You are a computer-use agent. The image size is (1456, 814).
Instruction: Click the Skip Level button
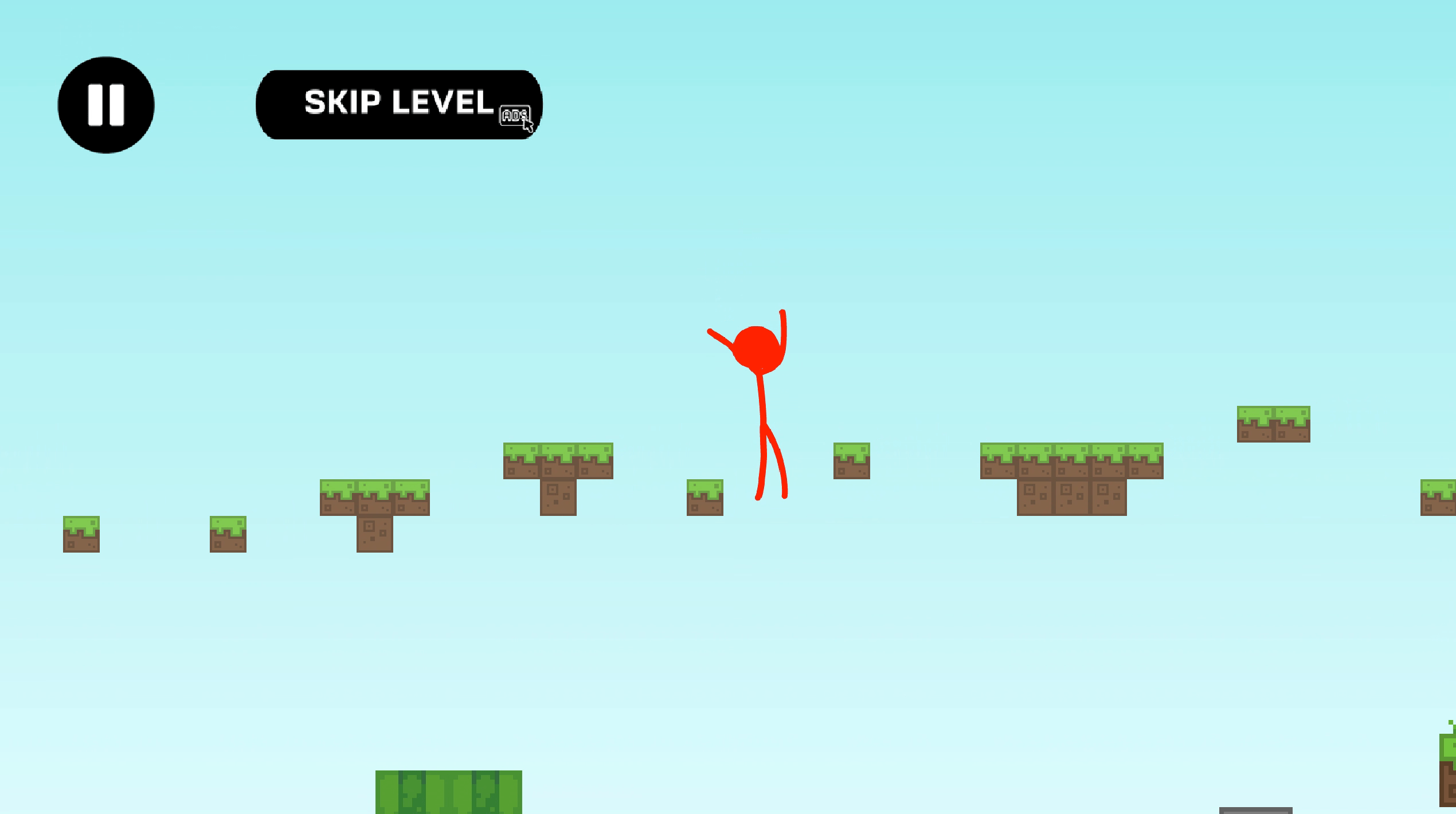pos(399,104)
